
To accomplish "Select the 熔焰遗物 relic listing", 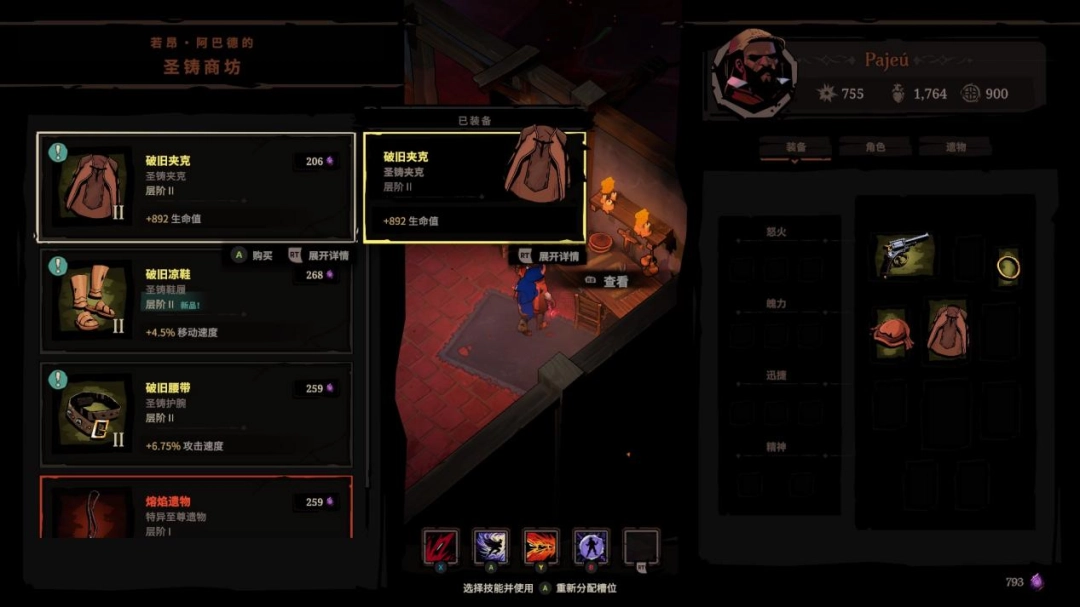I will click(196, 508).
